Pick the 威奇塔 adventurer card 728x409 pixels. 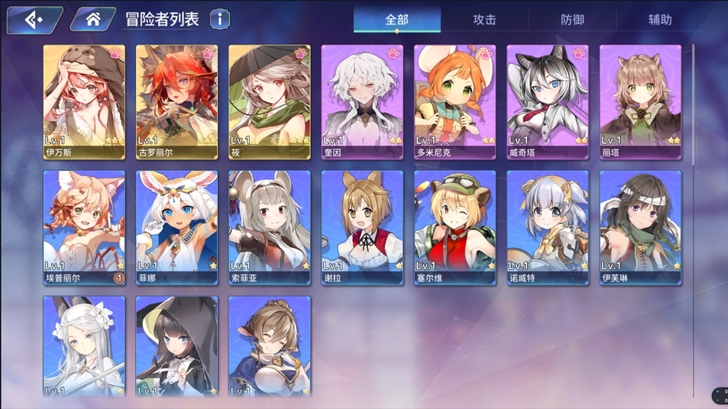pyautogui.click(x=547, y=102)
